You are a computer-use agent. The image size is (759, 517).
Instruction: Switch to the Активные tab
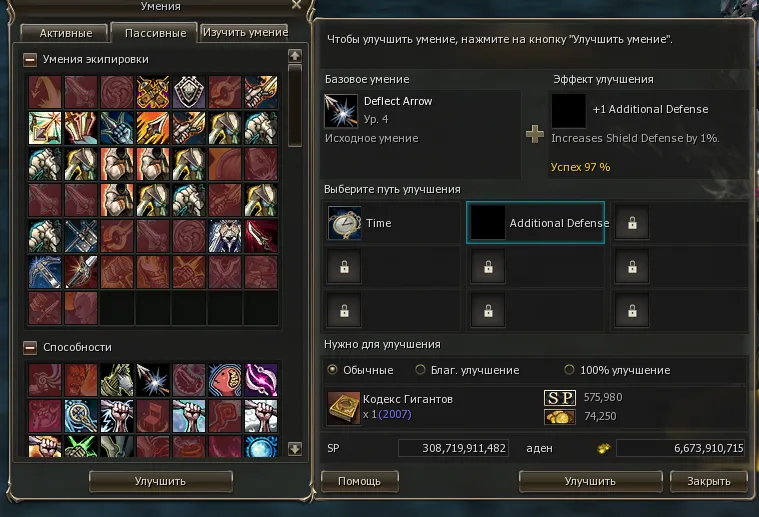[66, 33]
